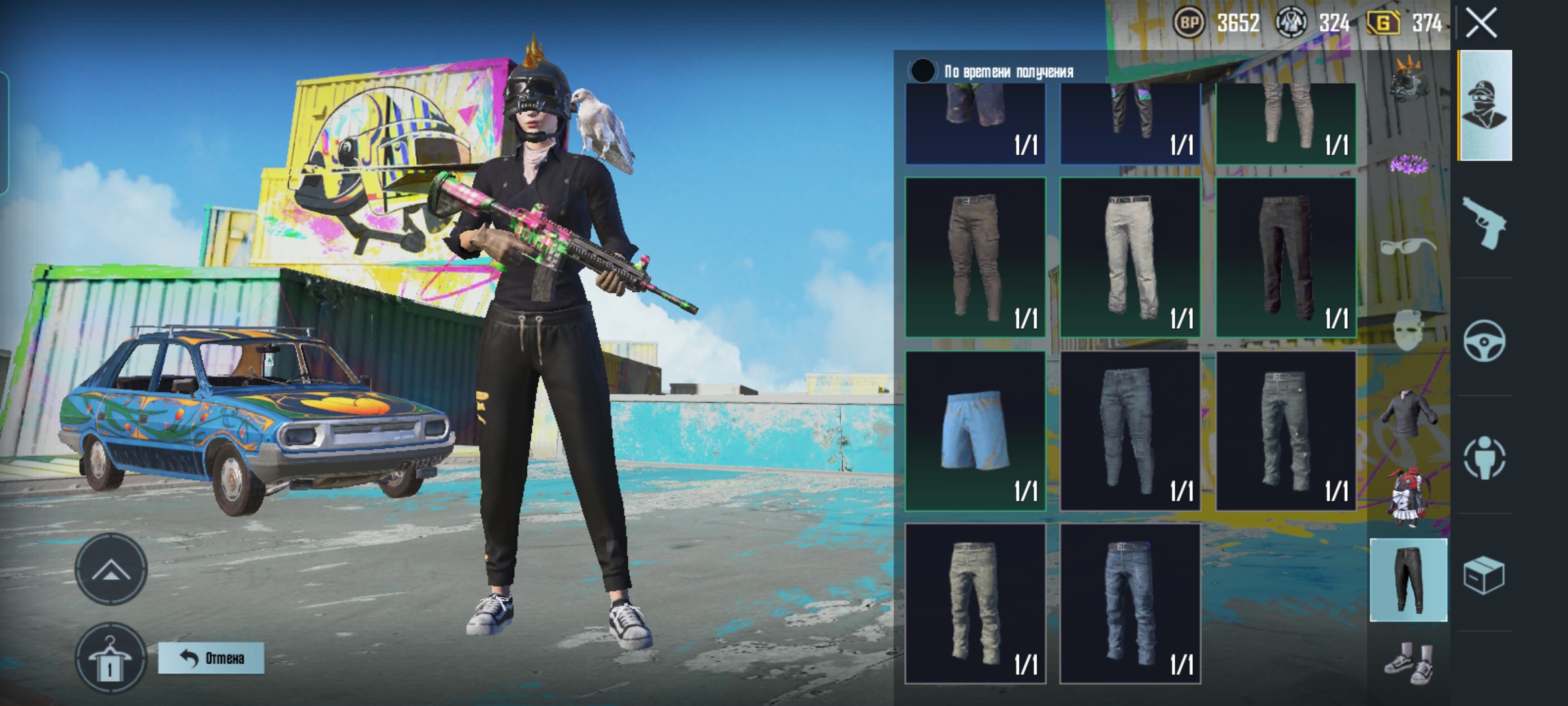Open the crate box tab

pos(1484,575)
